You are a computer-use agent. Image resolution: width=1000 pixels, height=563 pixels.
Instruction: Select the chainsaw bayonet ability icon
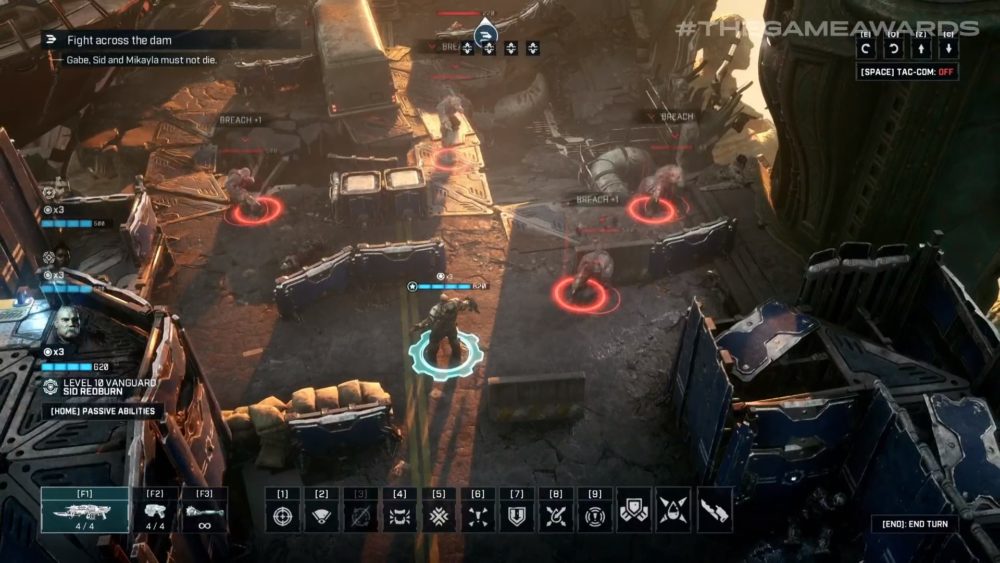click(714, 510)
